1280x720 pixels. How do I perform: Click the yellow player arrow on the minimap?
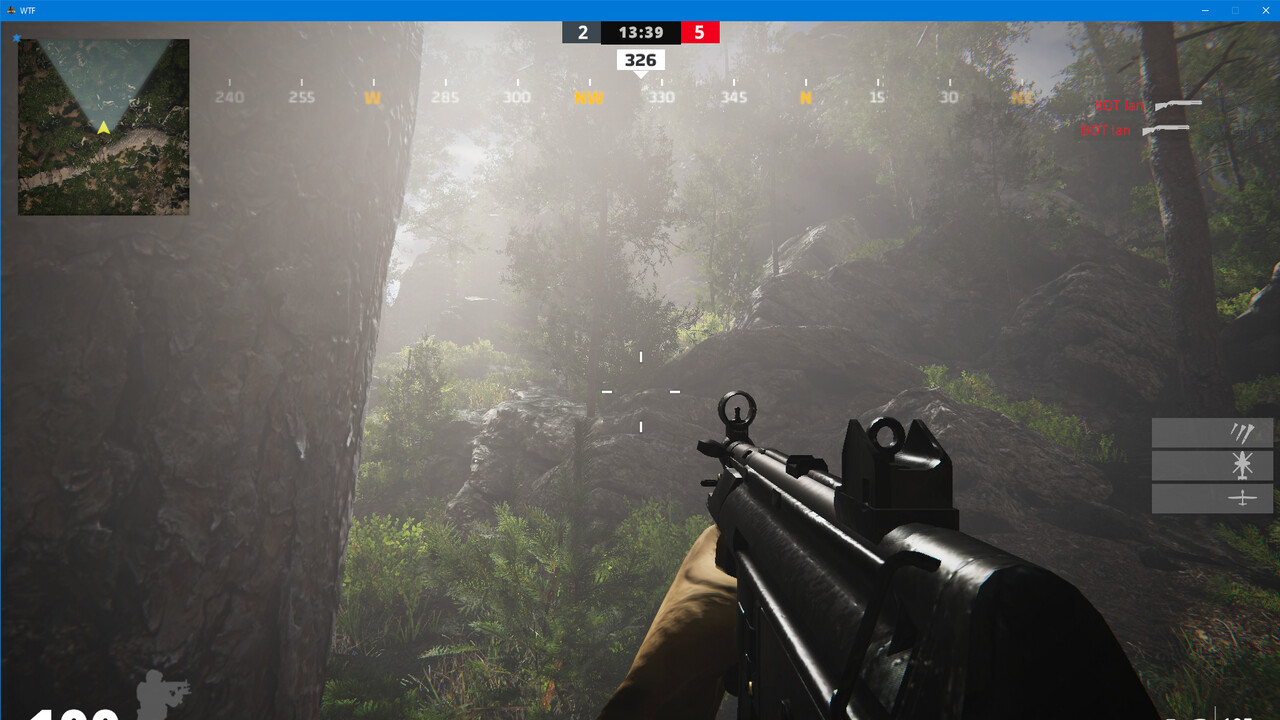(103, 127)
